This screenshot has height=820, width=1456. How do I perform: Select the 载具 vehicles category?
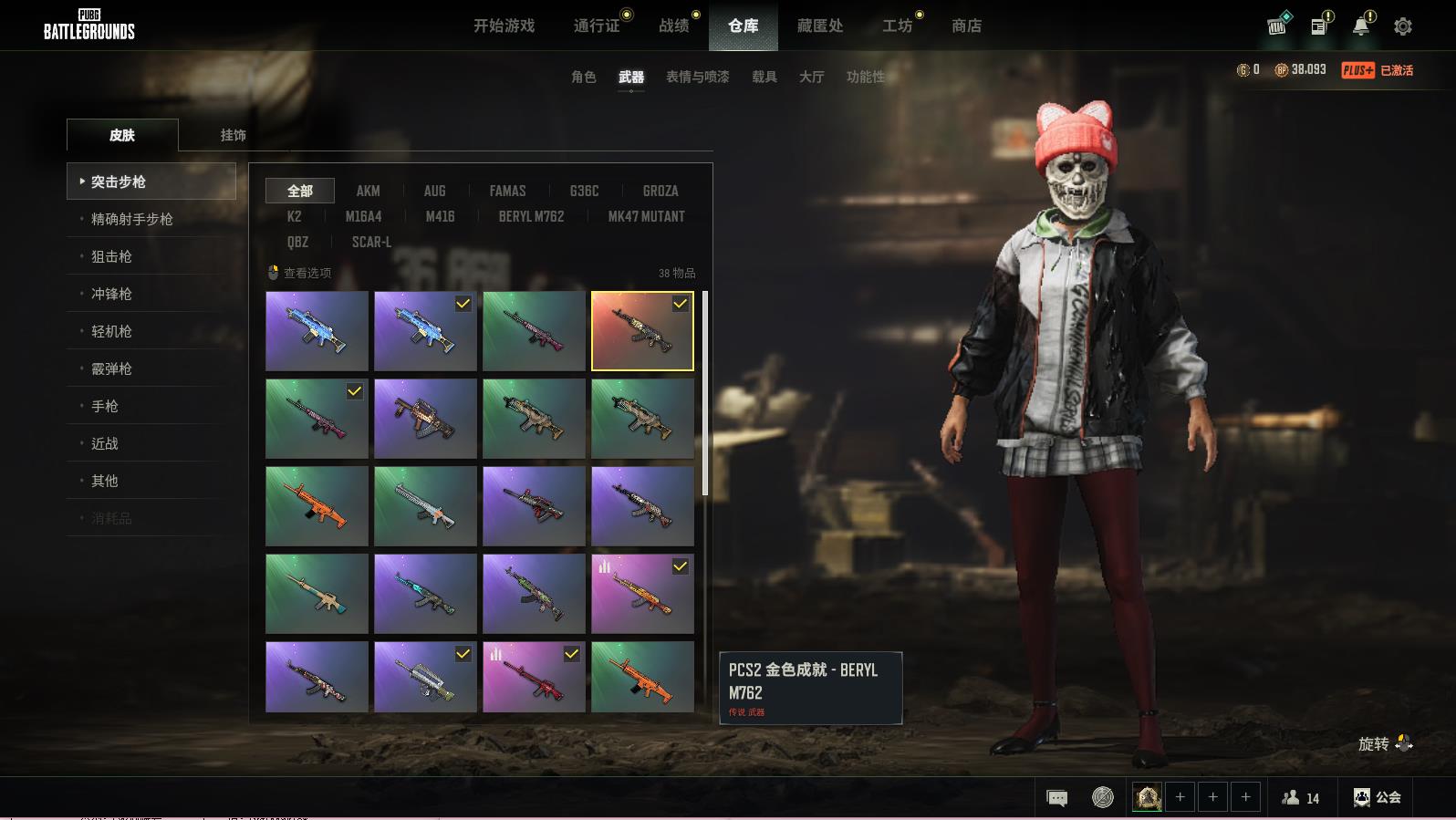(764, 77)
